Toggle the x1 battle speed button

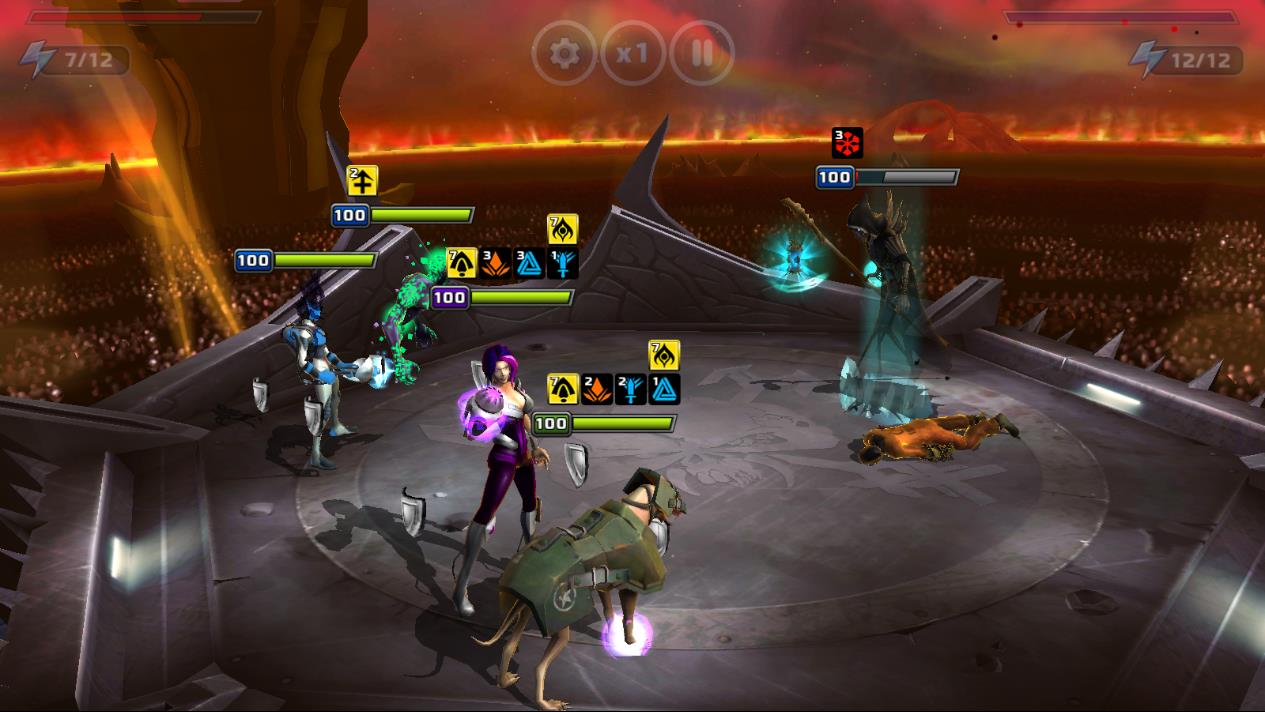[633, 53]
